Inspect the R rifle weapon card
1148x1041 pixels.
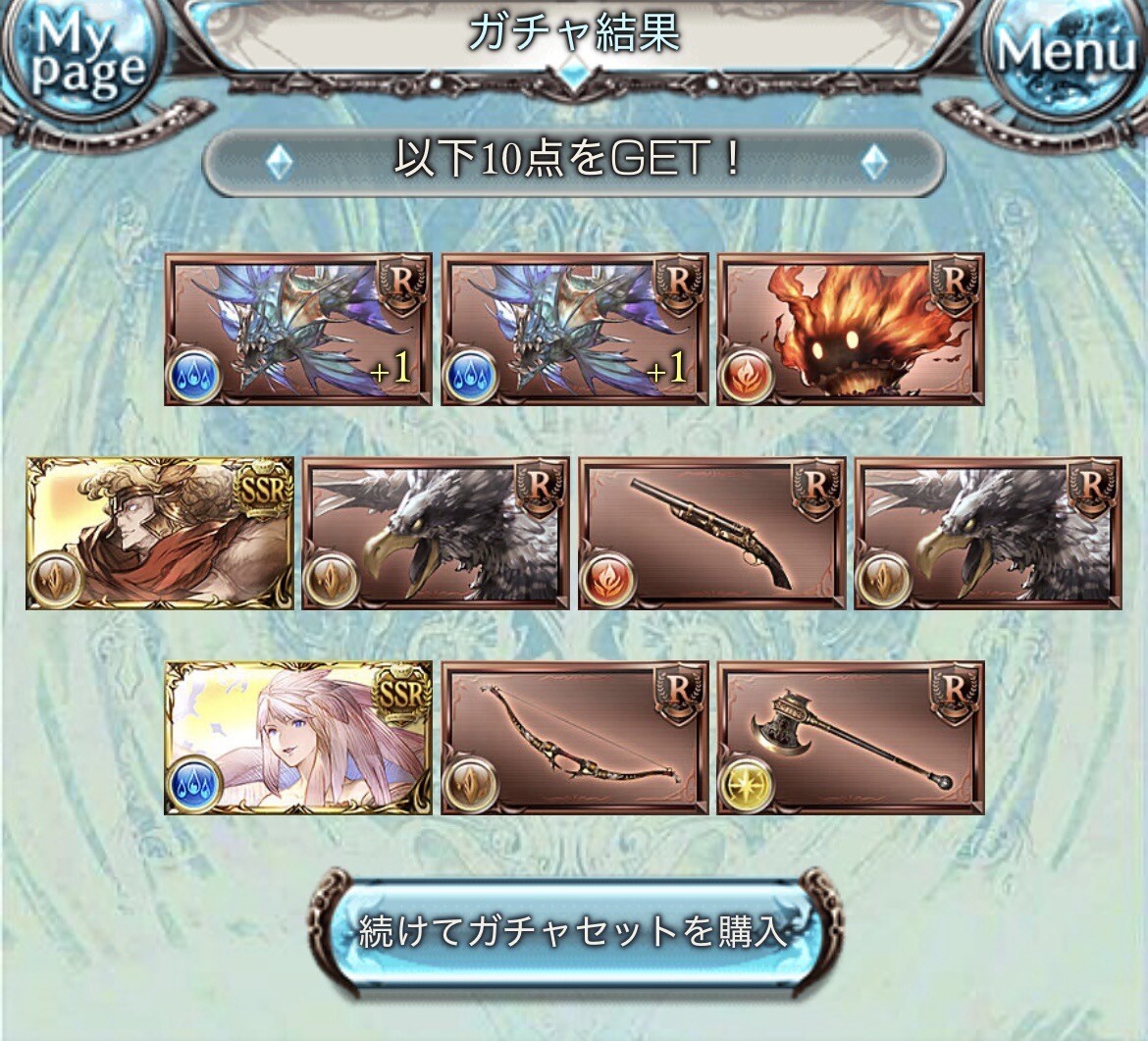coord(711,533)
